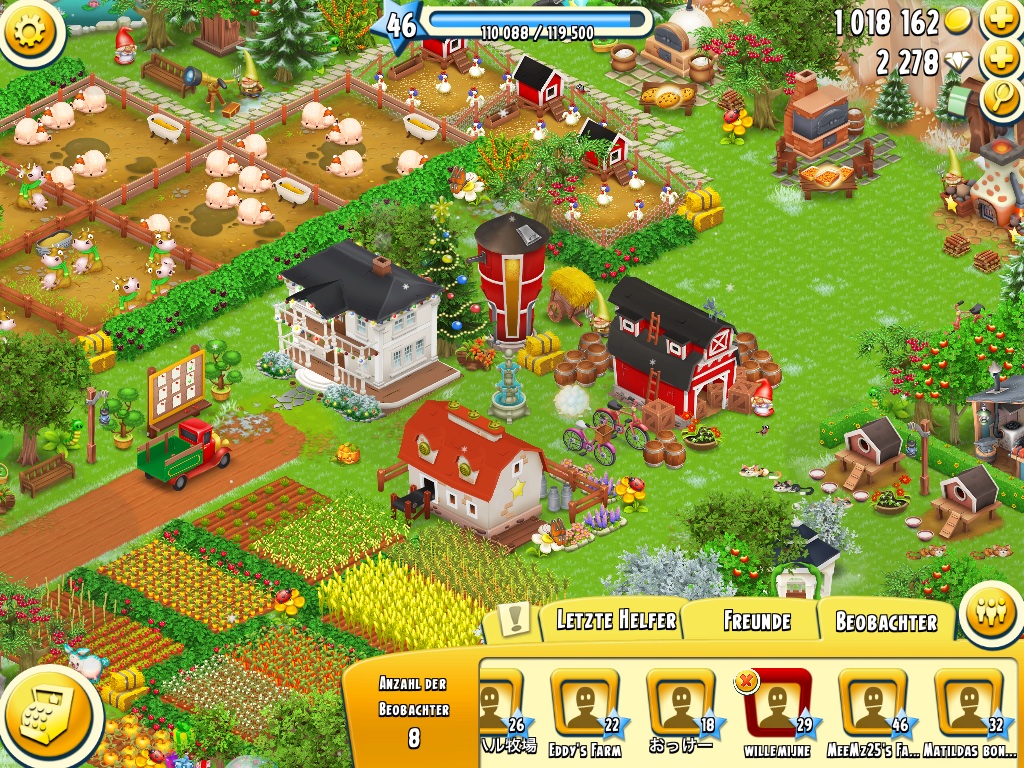Select the おっけー follower avatar
This screenshot has width=1024, height=768.
click(x=680, y=704)
